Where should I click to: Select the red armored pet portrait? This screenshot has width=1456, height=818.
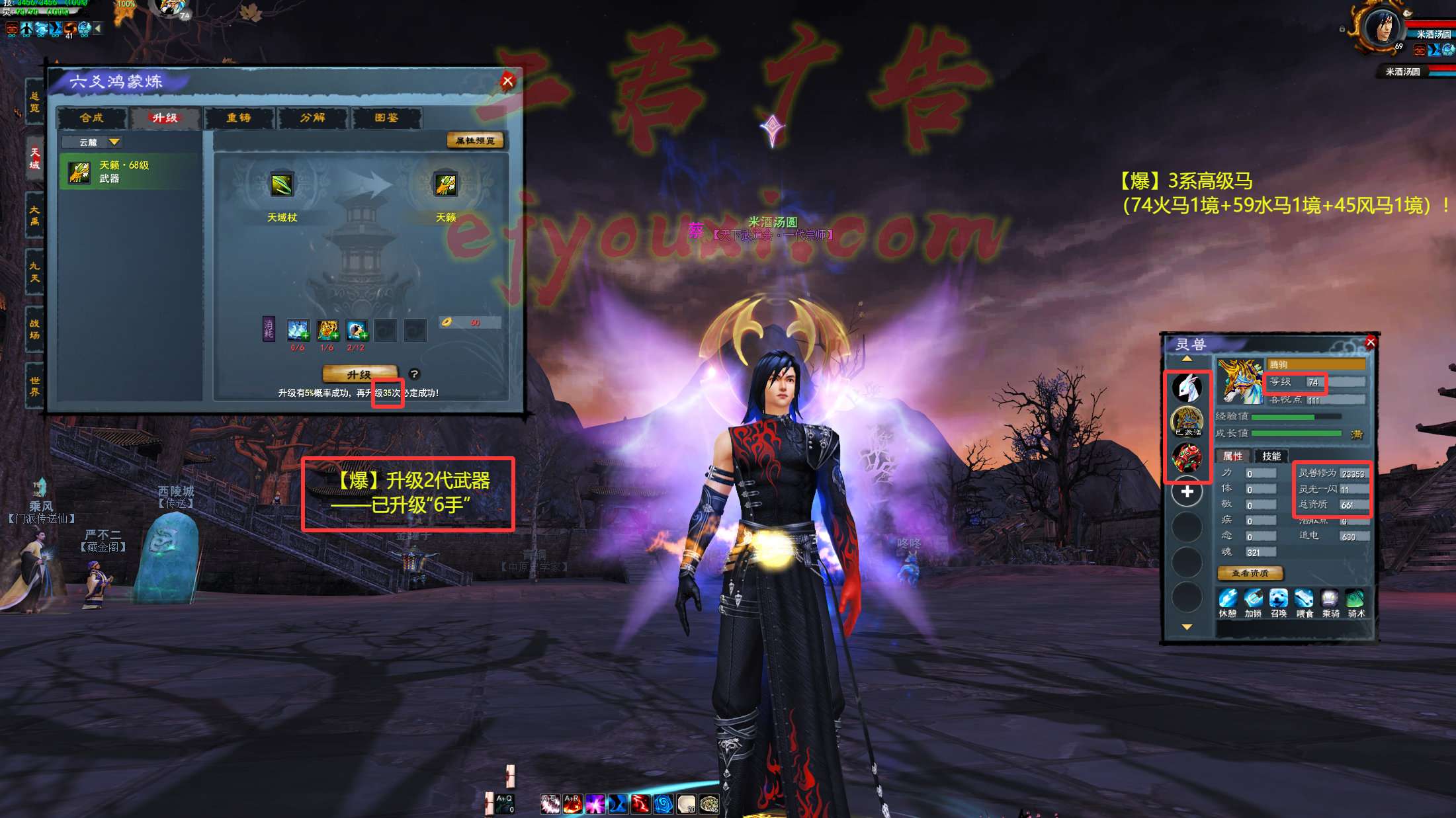(x=1187, y=458)
